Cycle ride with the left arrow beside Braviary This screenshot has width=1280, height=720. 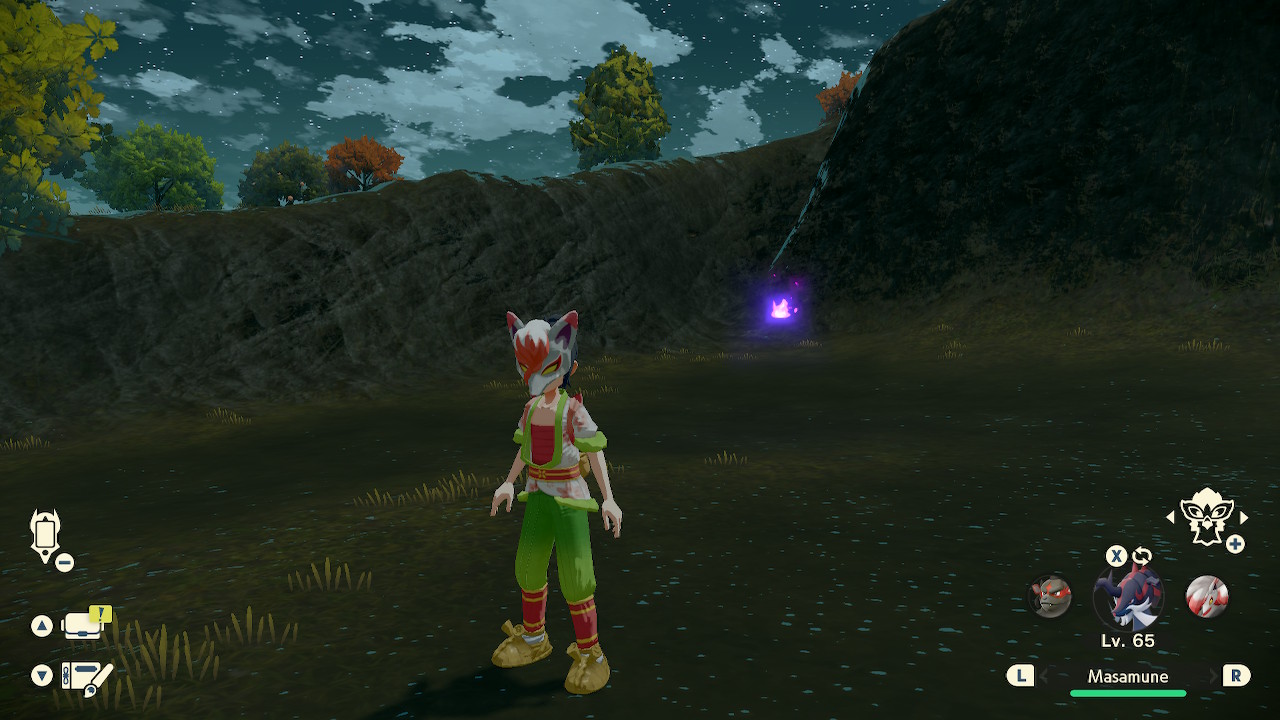click(x=1171, y=517)
